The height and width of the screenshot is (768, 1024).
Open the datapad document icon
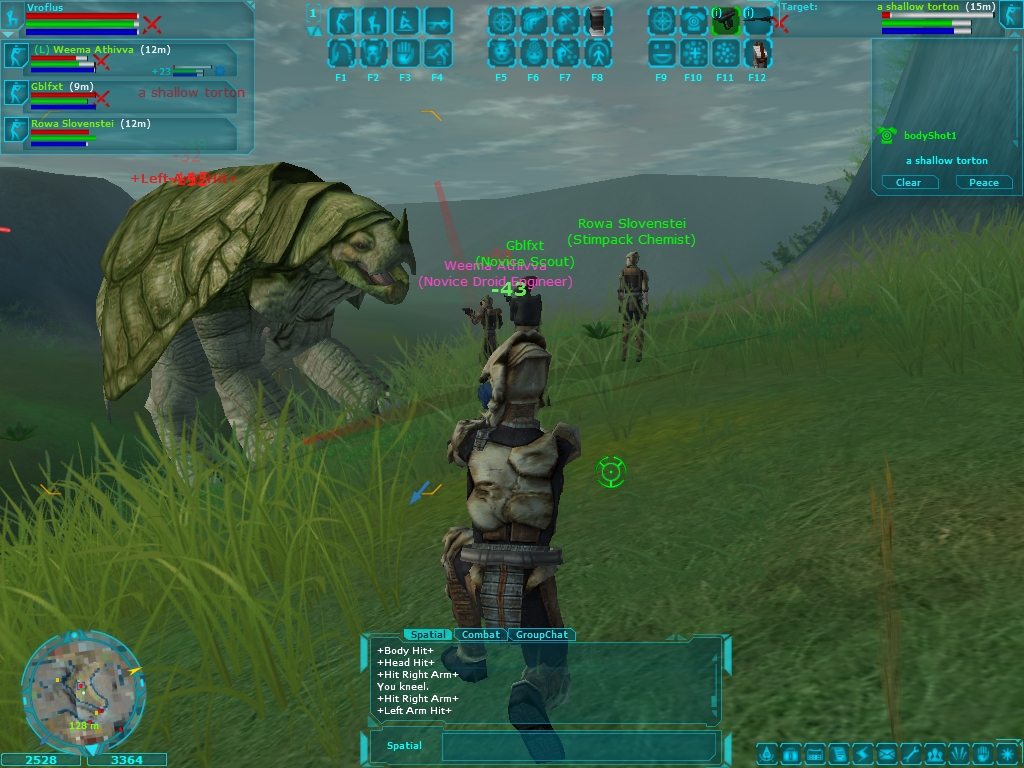click(838, 754)
